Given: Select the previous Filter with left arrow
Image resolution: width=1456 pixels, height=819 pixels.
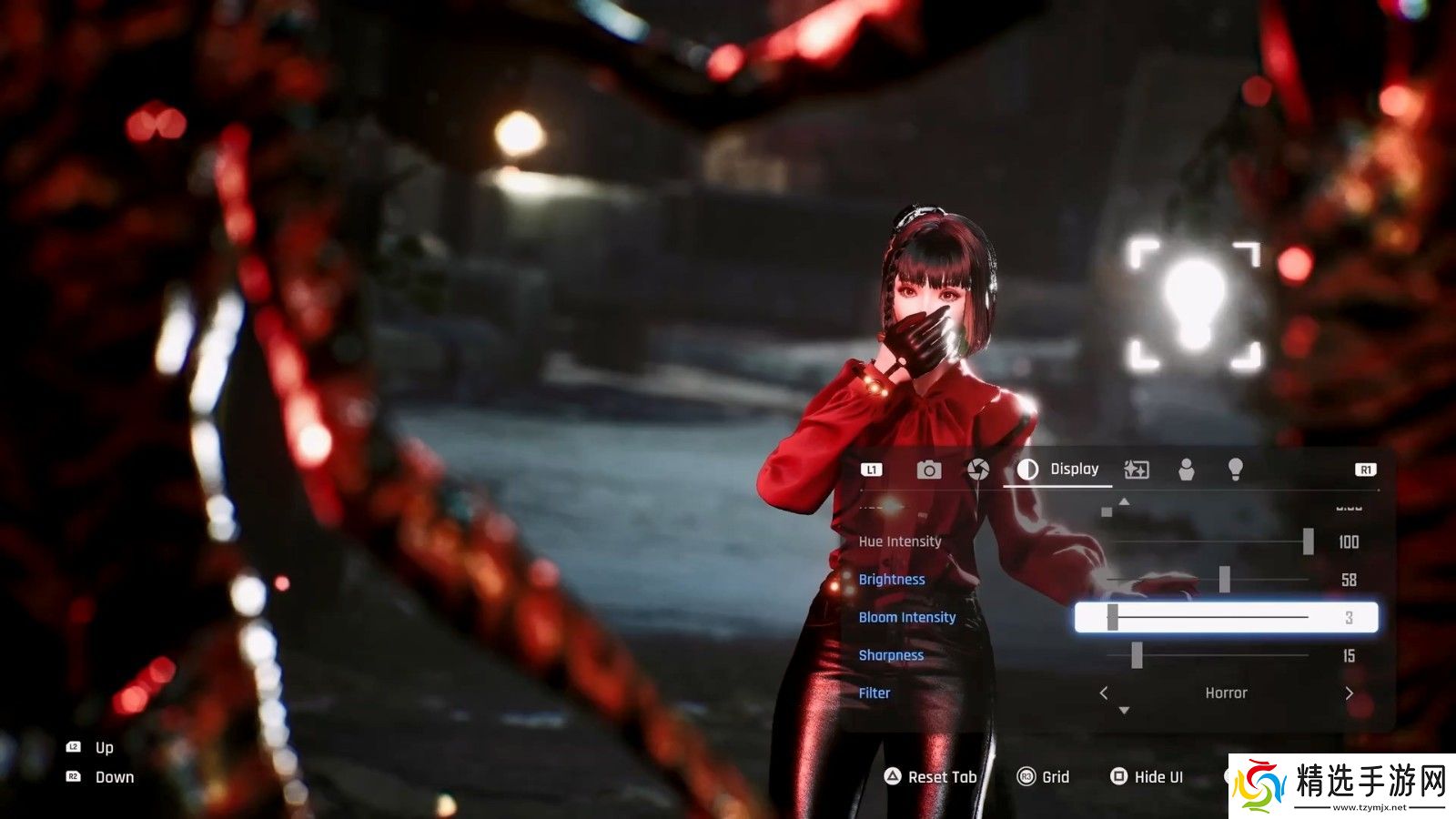Looking at the screenshot, I should [1104, 693].
